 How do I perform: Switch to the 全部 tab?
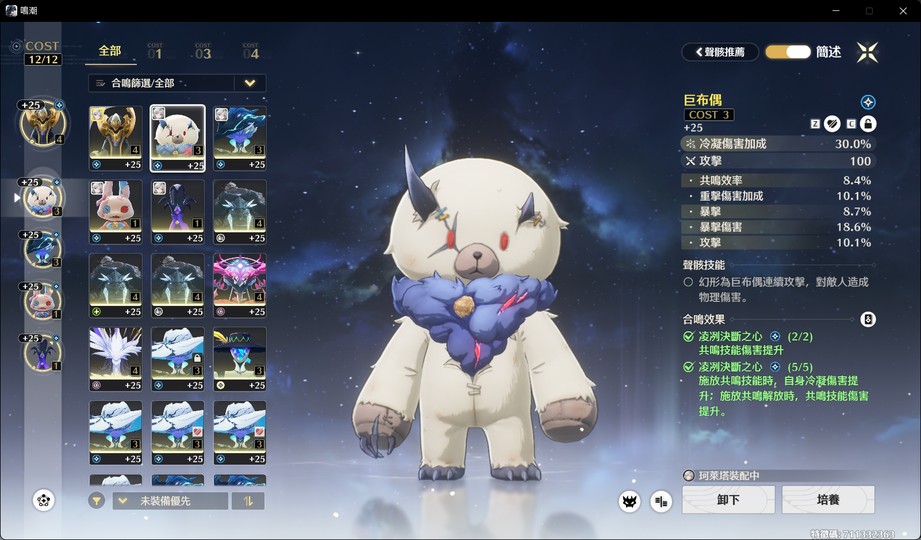[x=110, y=51]
